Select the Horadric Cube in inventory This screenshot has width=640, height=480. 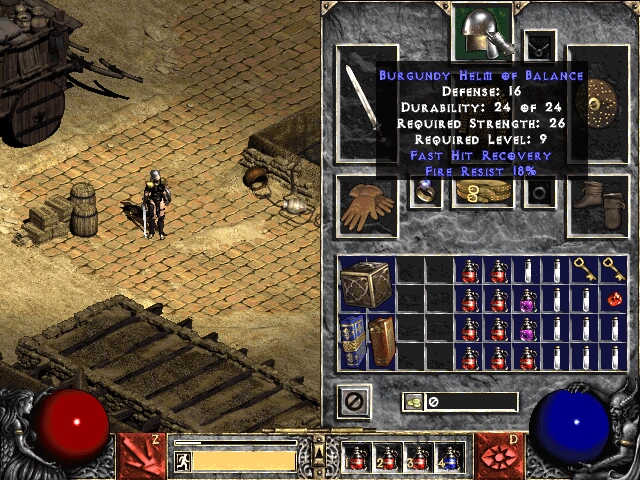coord(367,285)
